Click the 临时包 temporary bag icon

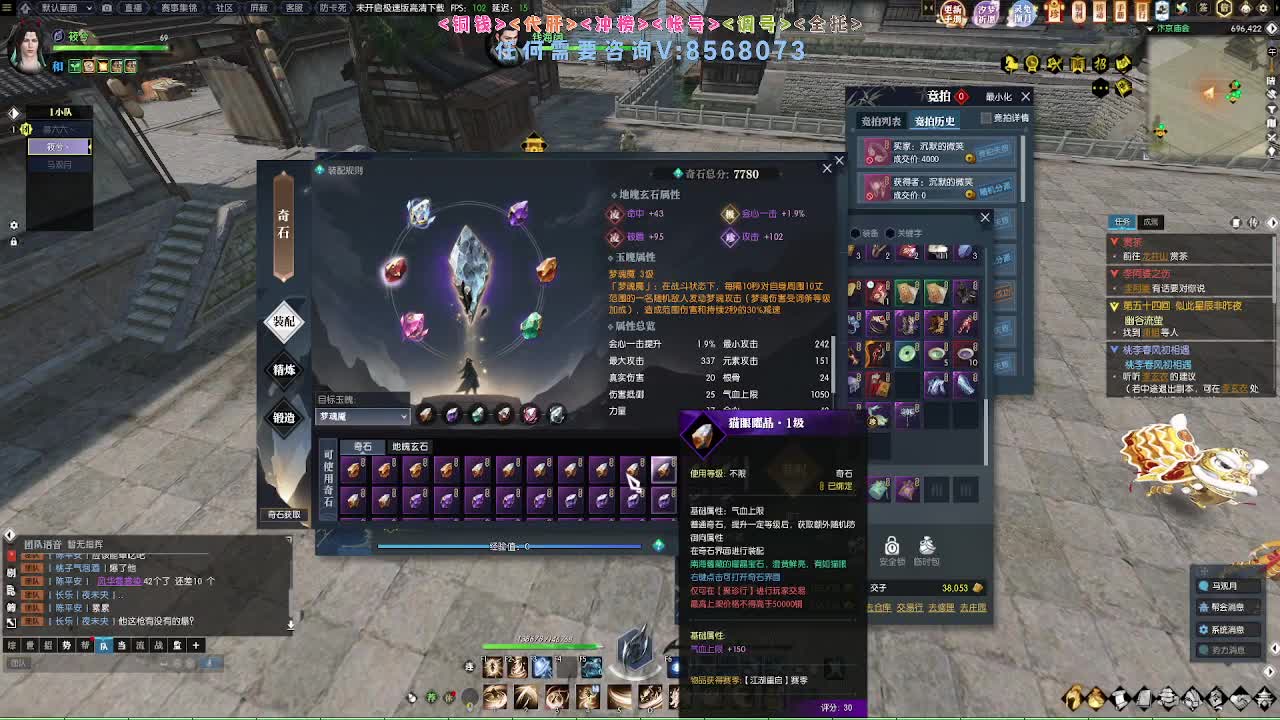[x=927, y=546]
